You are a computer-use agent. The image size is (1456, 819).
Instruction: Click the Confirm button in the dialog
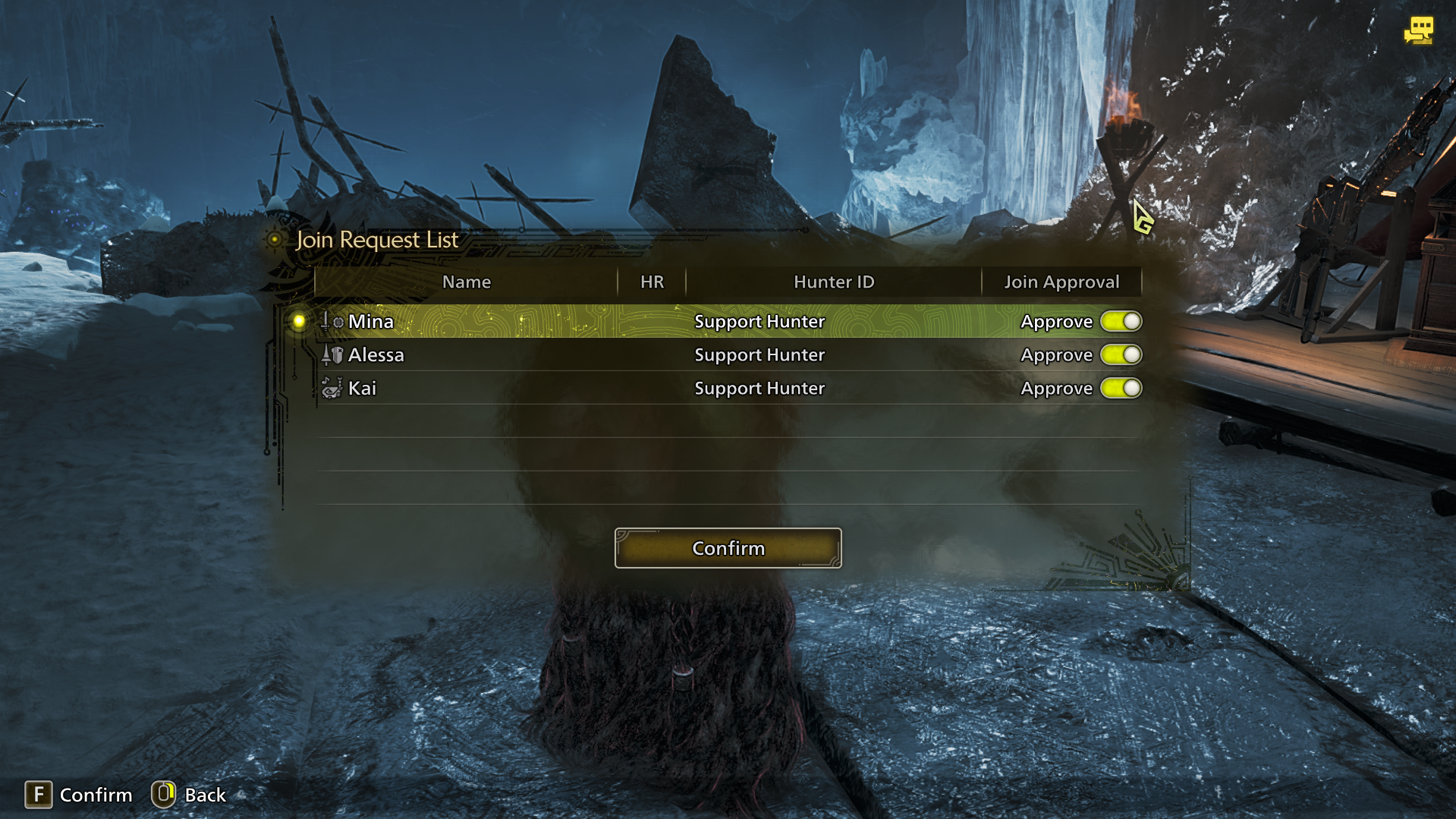tap(728, 548)
